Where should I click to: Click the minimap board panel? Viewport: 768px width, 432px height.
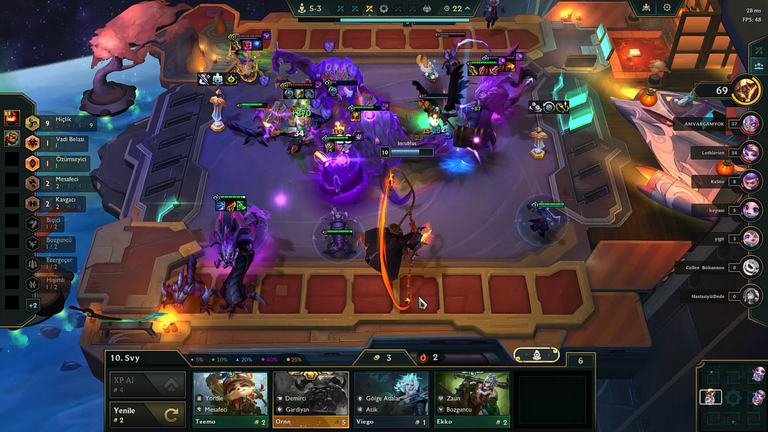coord(731,396)
